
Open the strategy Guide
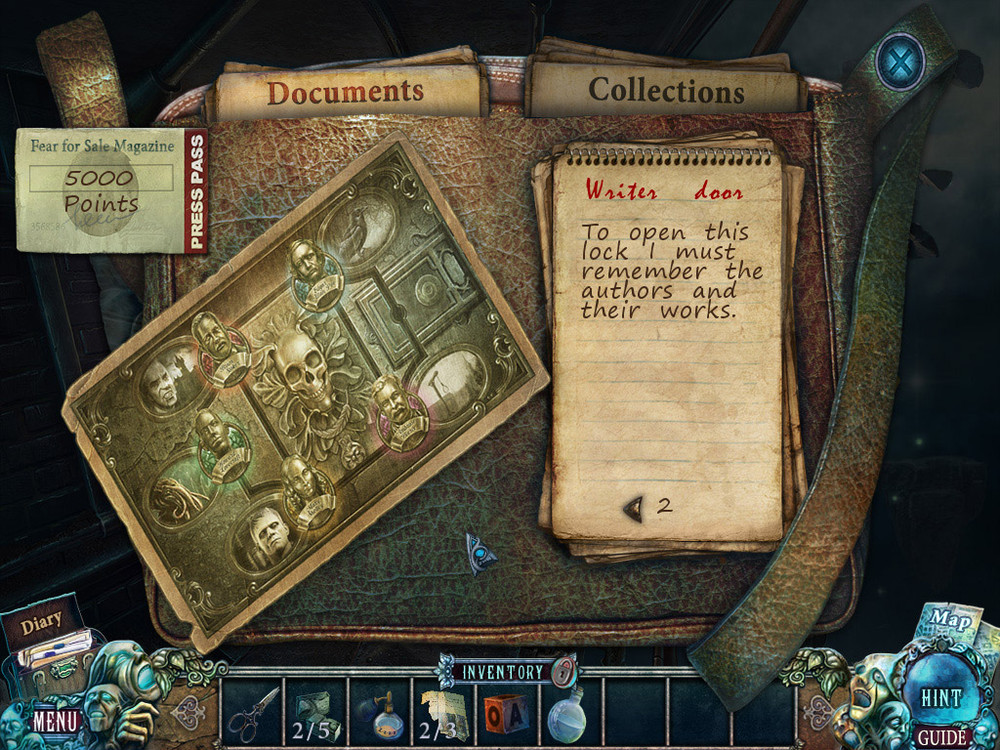click(x=942, y=738)
